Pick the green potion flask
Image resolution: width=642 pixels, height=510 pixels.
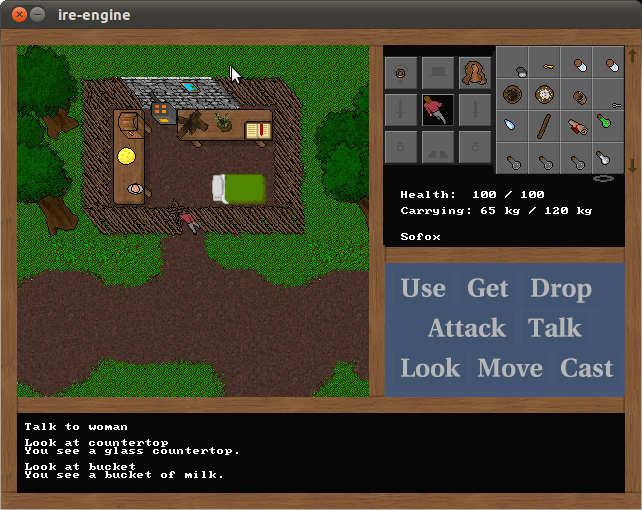605,125
